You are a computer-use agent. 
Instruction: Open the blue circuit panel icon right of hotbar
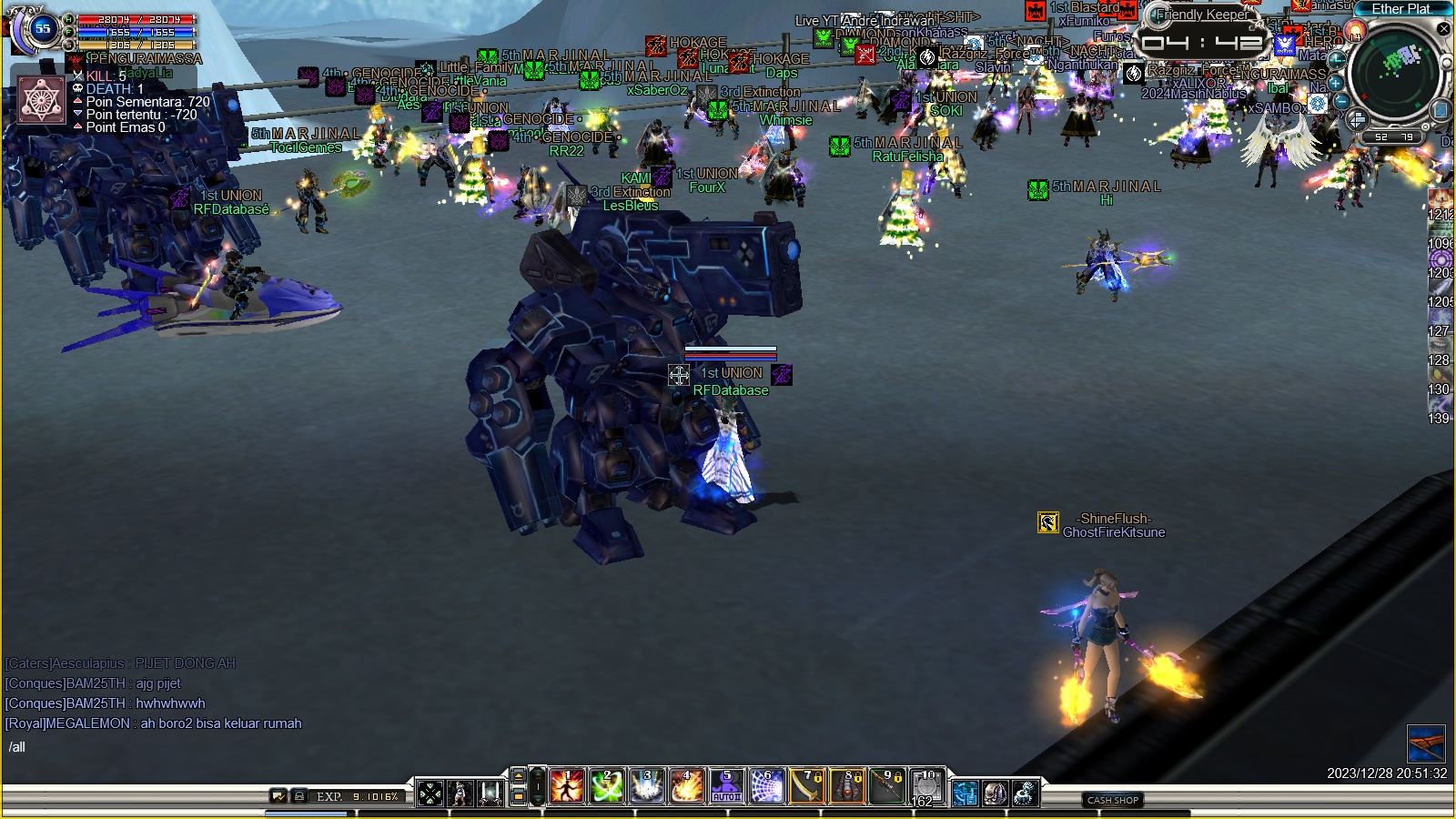966,794
